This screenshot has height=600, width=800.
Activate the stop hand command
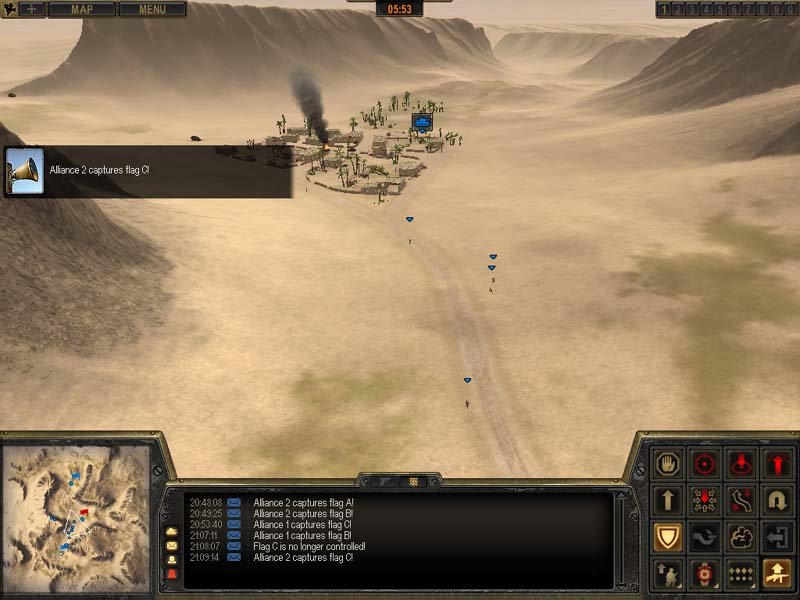(667, 464)
